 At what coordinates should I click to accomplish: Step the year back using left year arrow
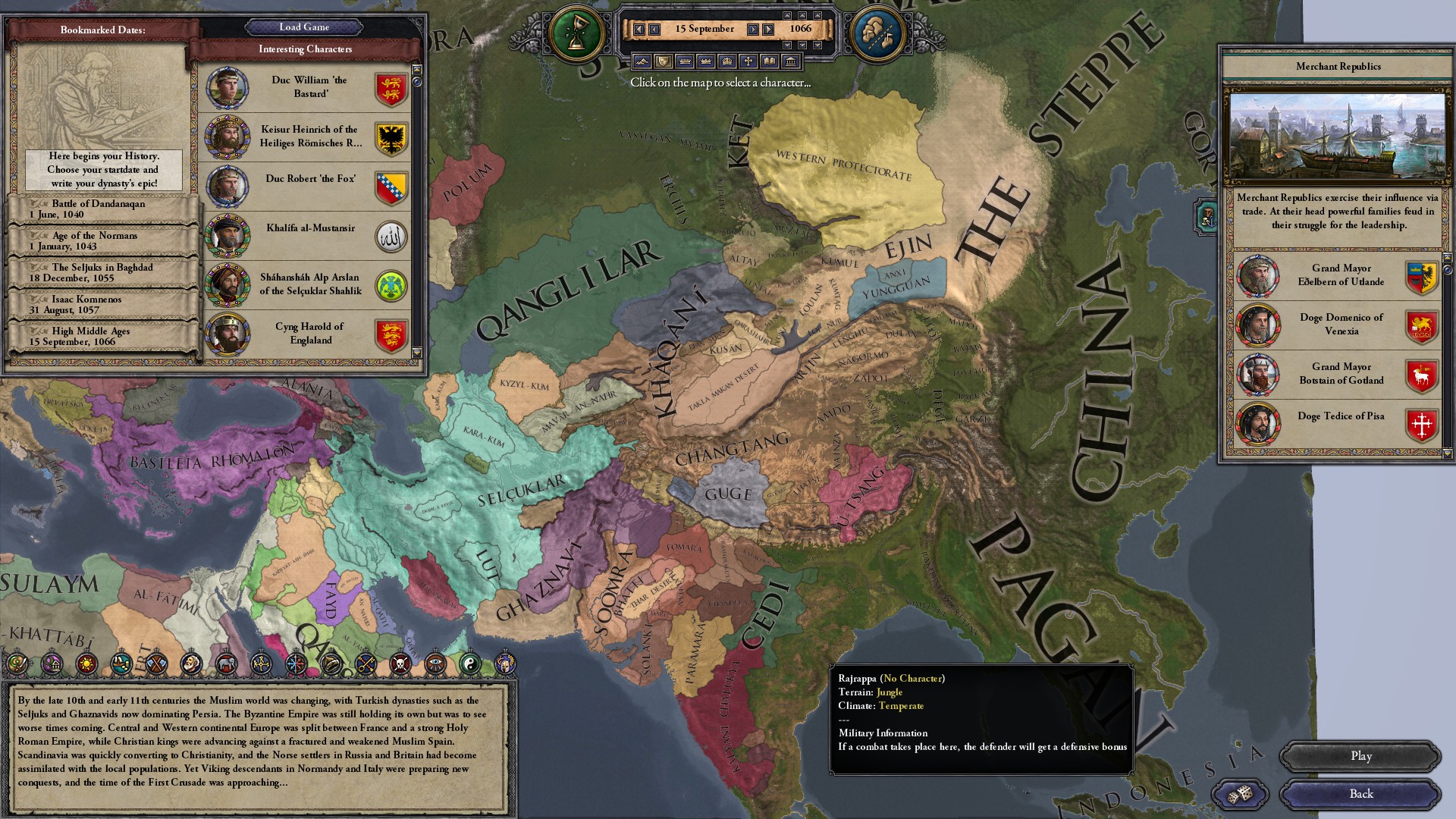pyautogui.click(x=639, y=30)
